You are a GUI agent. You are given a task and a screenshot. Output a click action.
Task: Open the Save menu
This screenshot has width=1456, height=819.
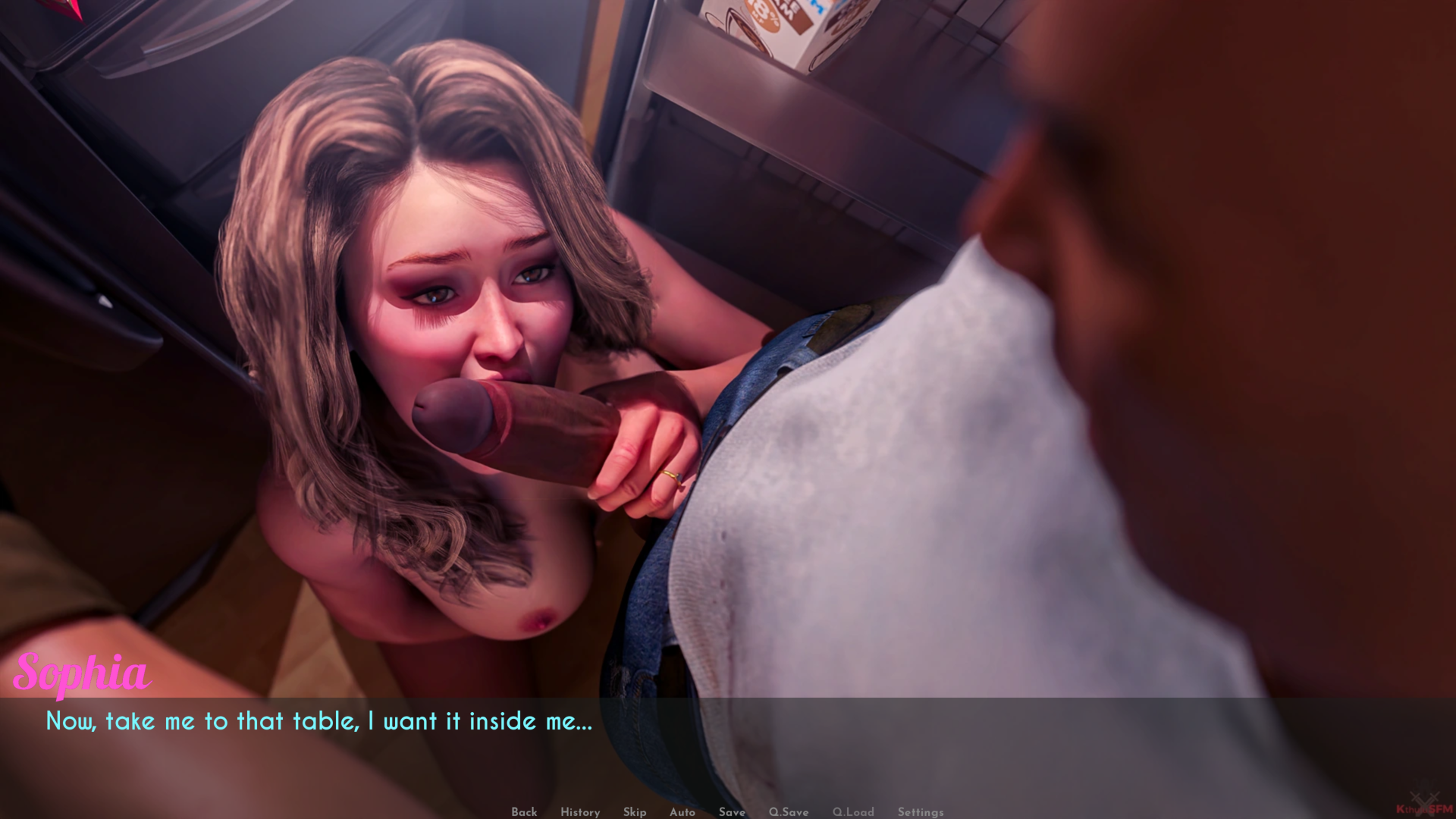[x=732, y=811]
